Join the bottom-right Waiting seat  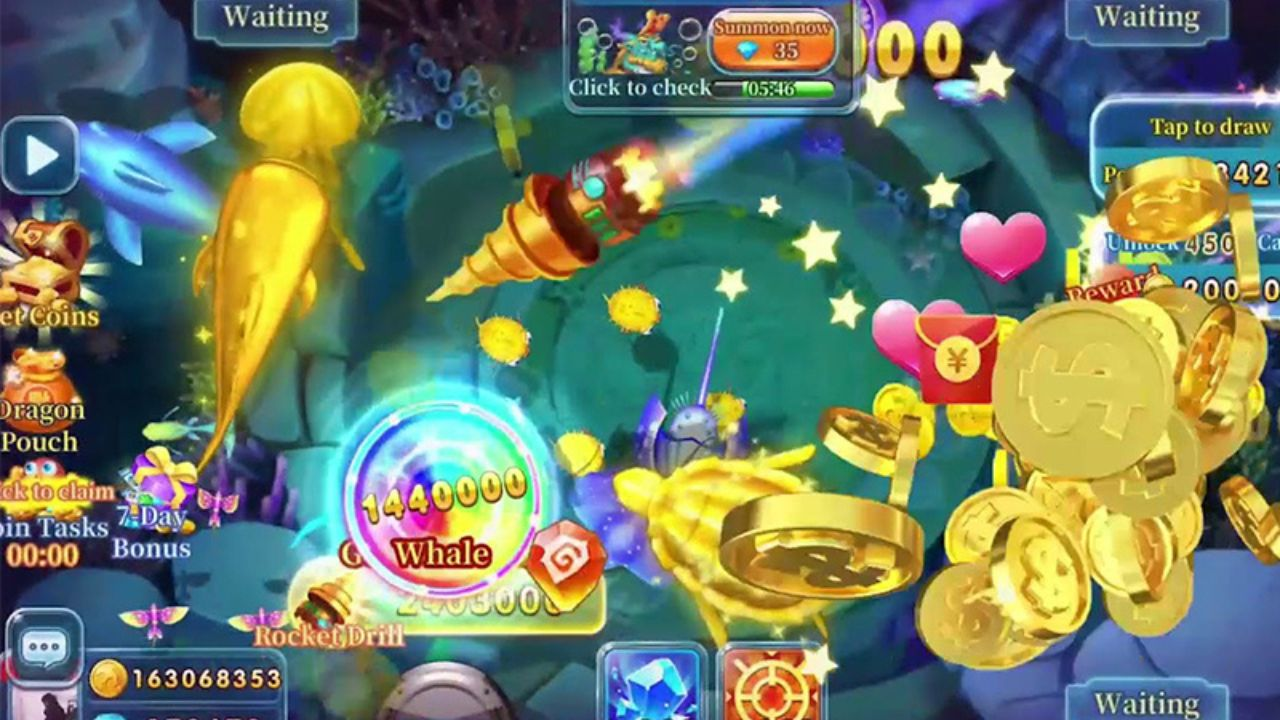click(x=1146, y=705)
